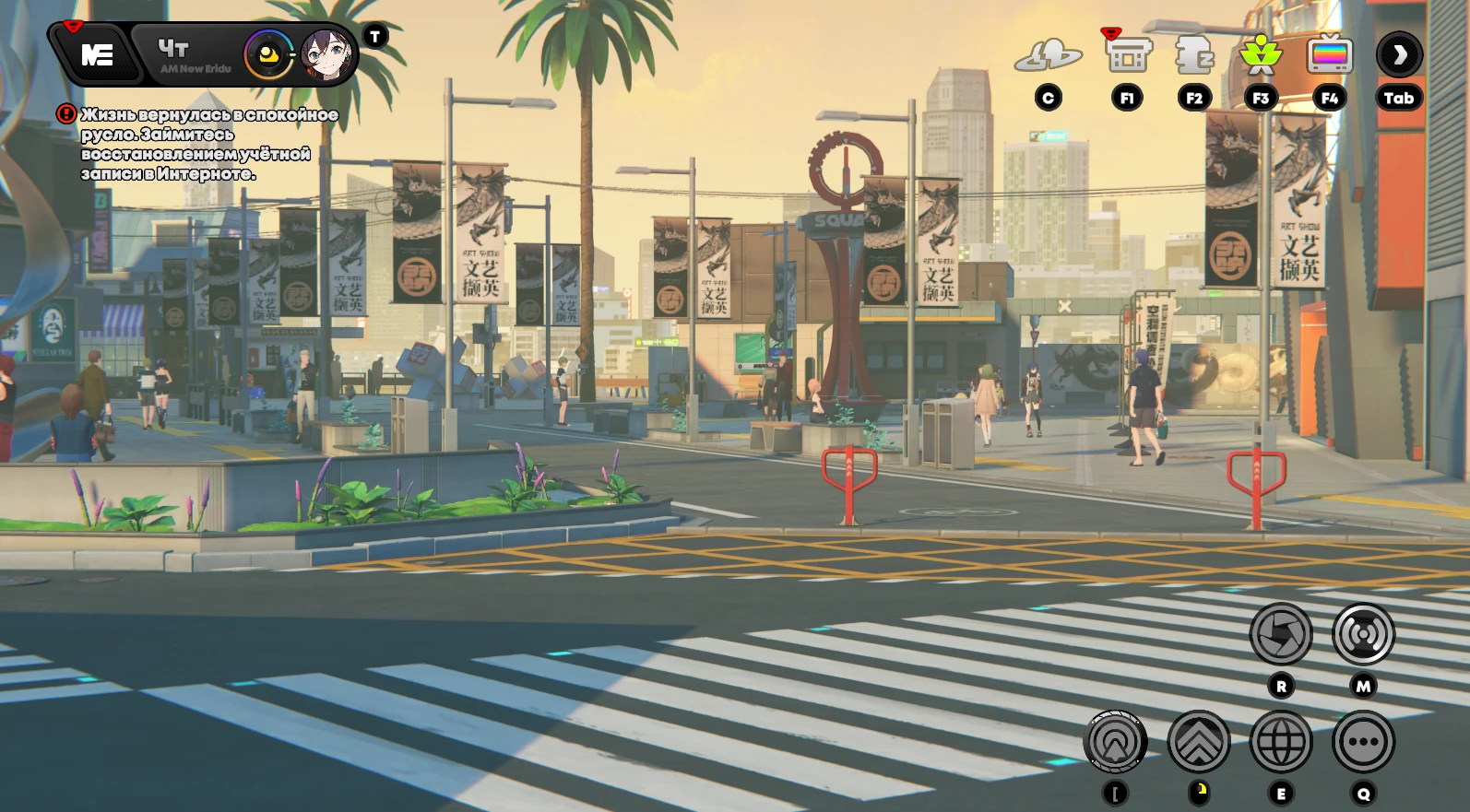
Task: Open the planet-shaped icon in top bar
Action: tap(1048, 56)
